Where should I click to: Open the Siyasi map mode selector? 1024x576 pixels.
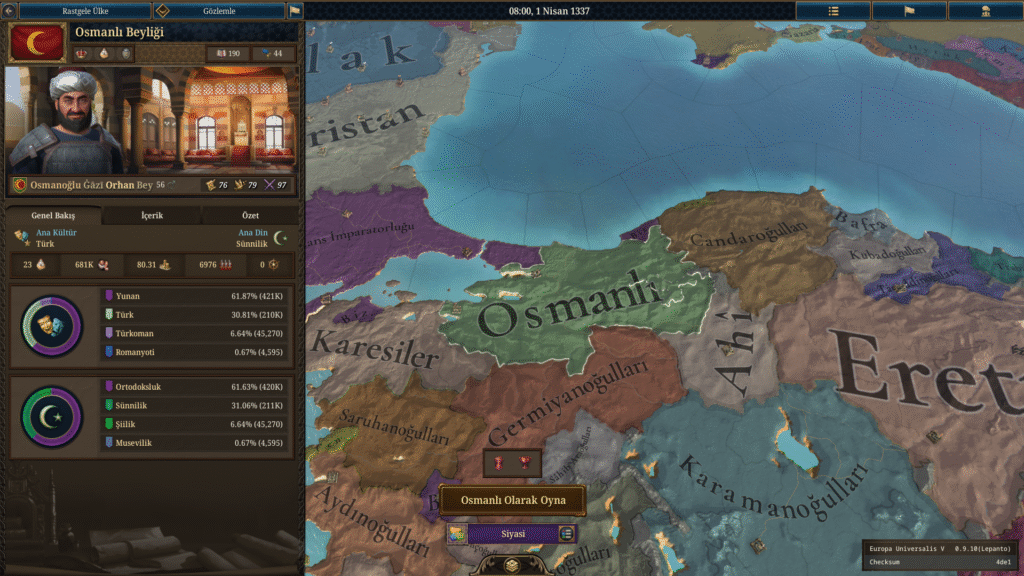click(512, 534)
